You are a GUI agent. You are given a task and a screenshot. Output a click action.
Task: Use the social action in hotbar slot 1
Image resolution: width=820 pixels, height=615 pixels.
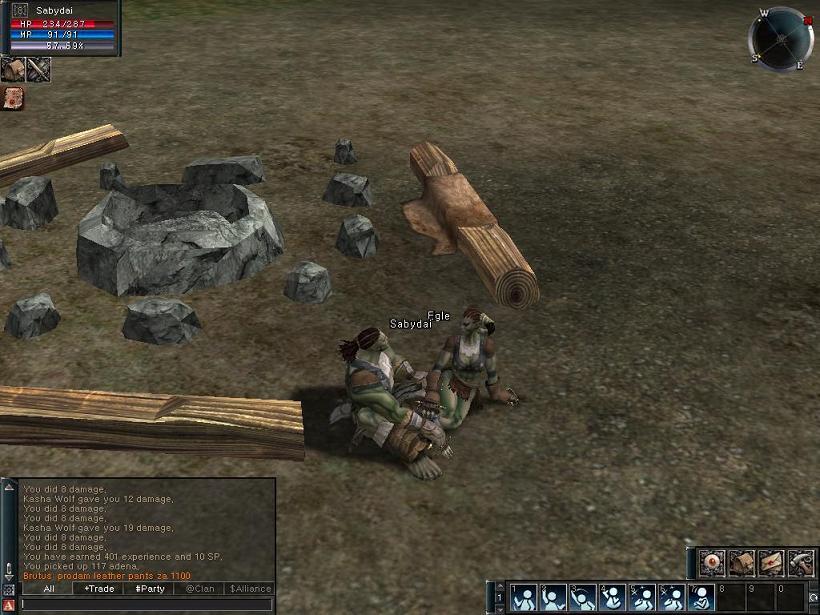point(524,598)
